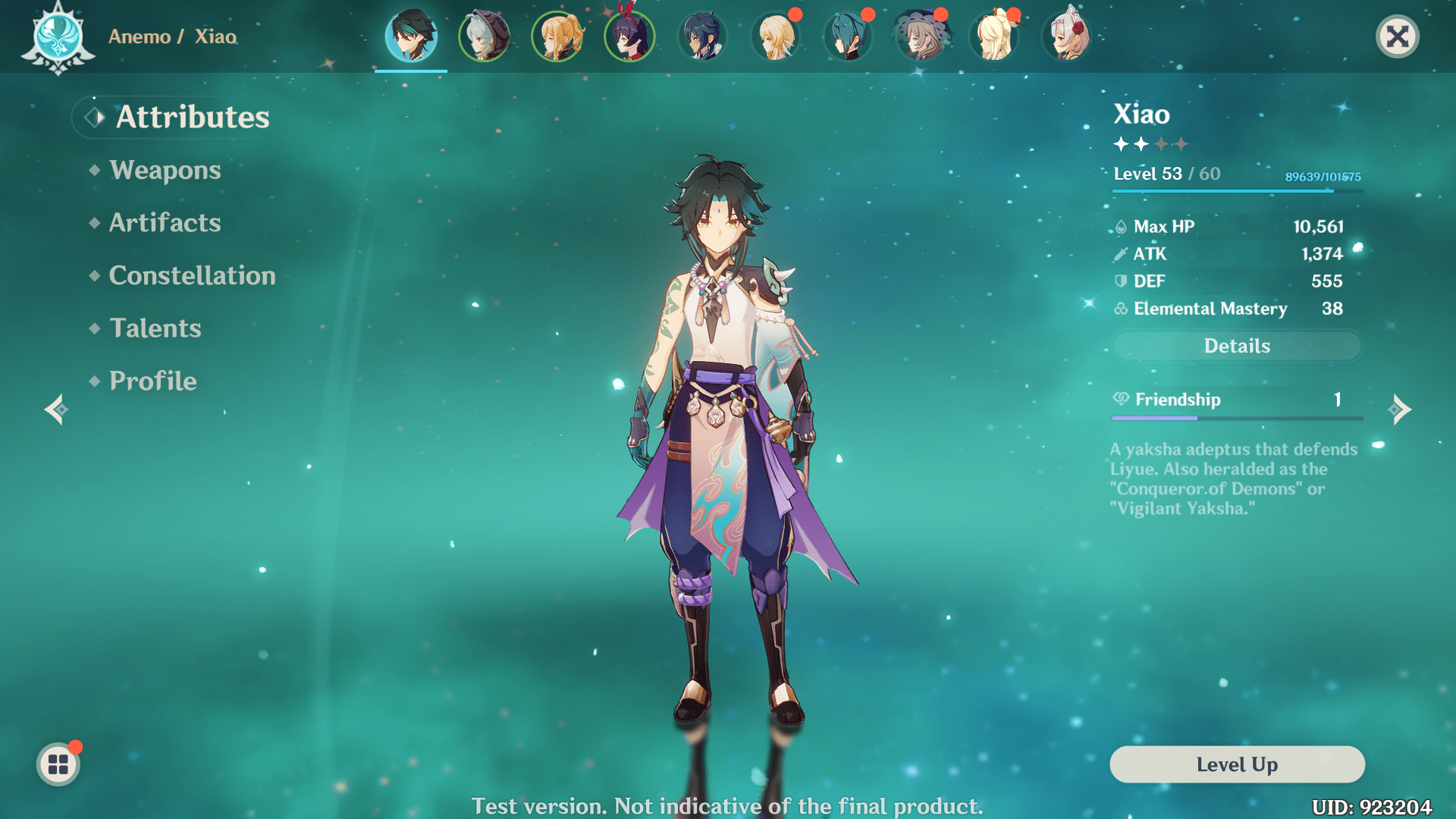Image resolution: width=1456 pixels, height=819 pixels.
Task: Go to the Talents page
Action: tap(155, 328)
